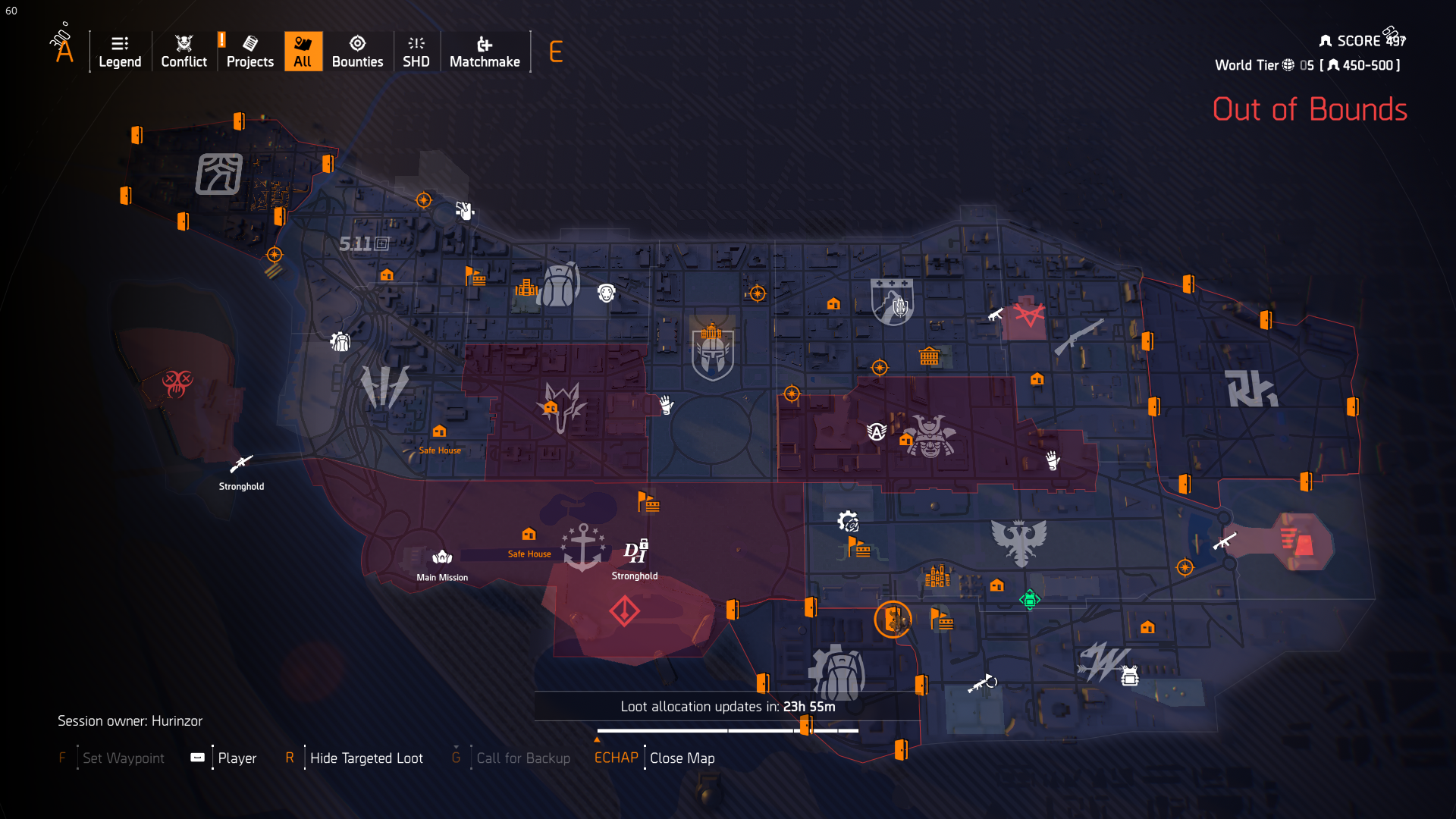Image resolution: width=1456 pixels, height=819 pixels.
Task: Open the Legend panel
Action: (119, 51)
